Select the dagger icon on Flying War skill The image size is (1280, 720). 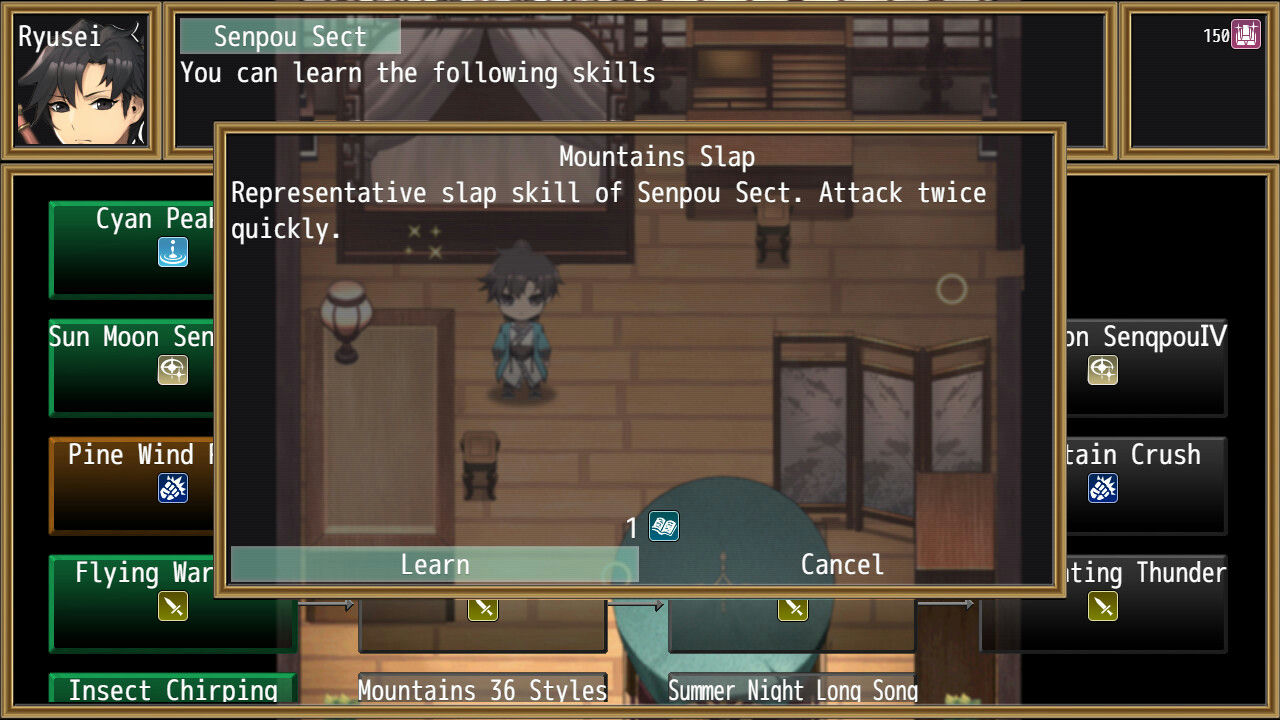click(x=172, y=605)
